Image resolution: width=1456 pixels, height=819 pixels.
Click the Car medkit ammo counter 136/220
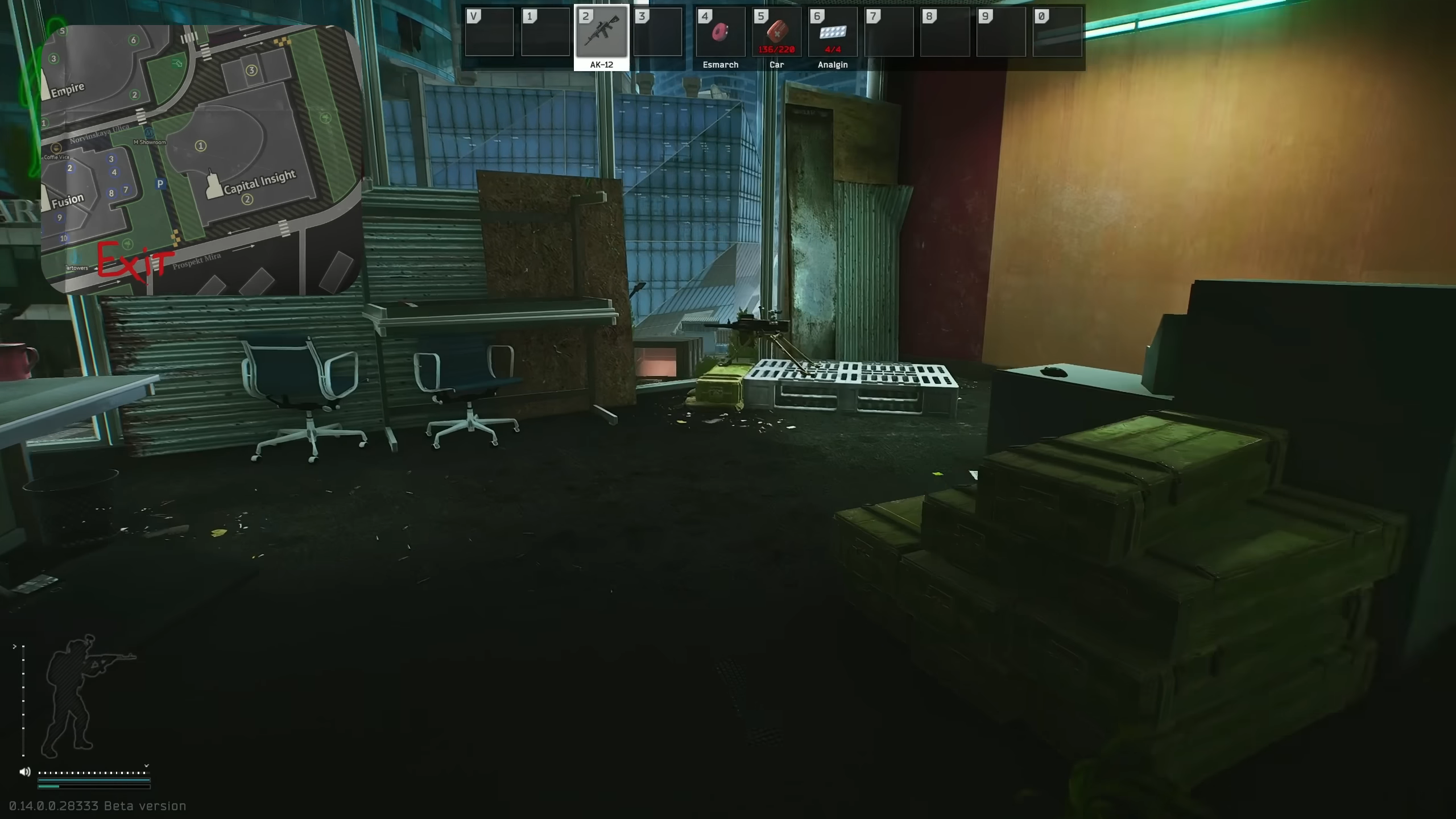(776, 49)
